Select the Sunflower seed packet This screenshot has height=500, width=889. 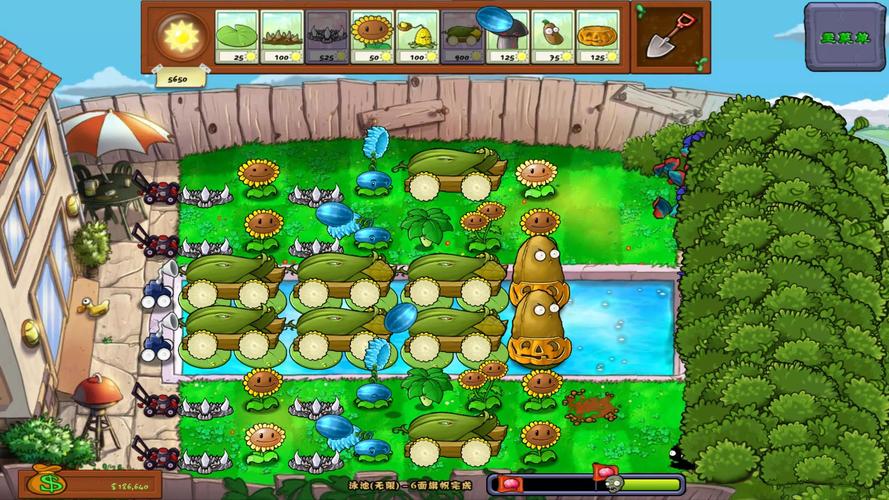(372, 37)
